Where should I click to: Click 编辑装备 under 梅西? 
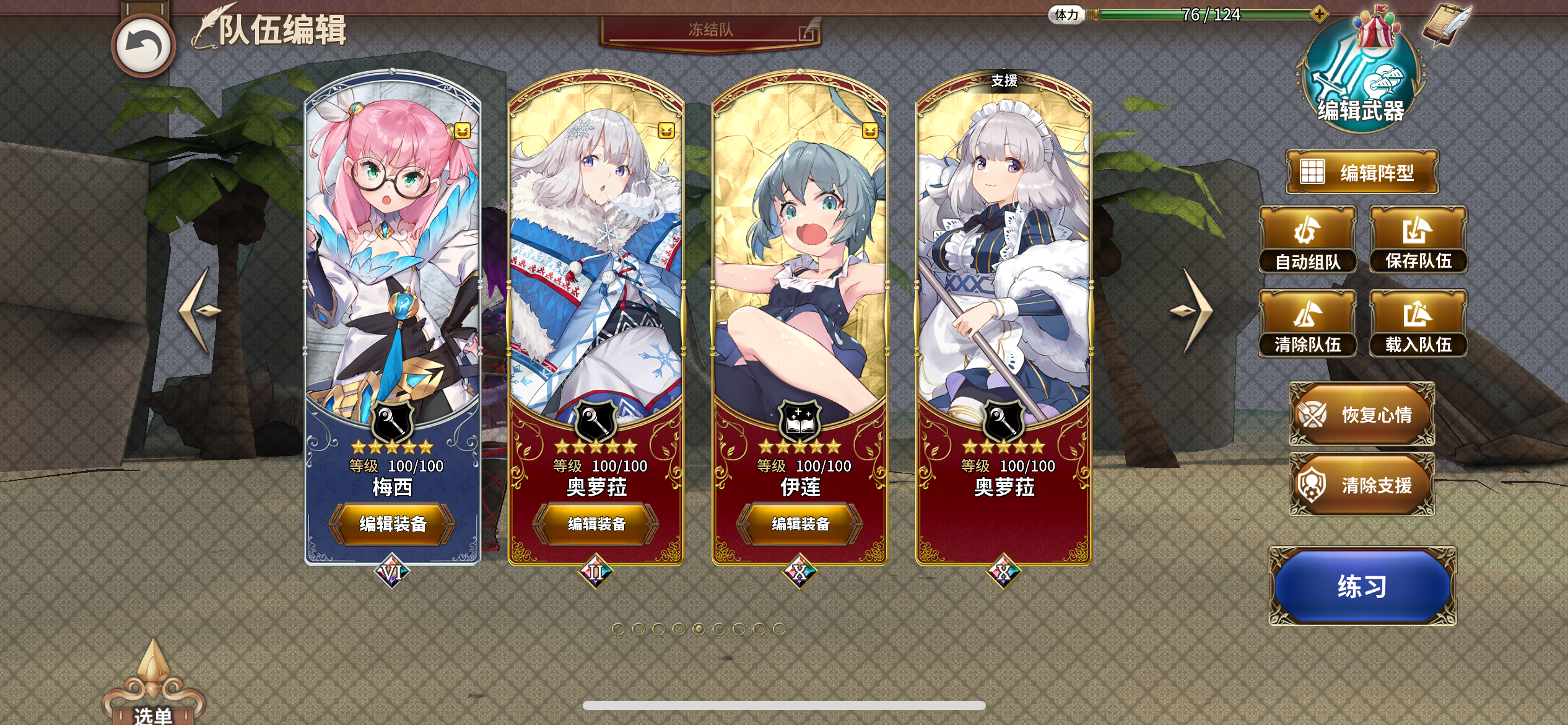point(394,524)
